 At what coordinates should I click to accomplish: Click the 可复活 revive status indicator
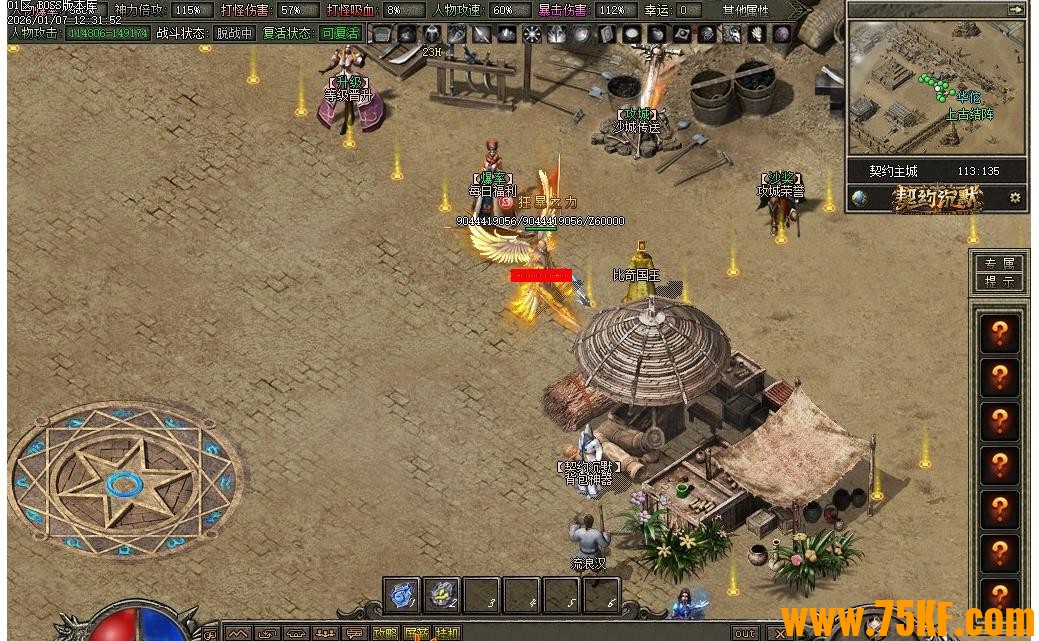[x=340, y=33]
